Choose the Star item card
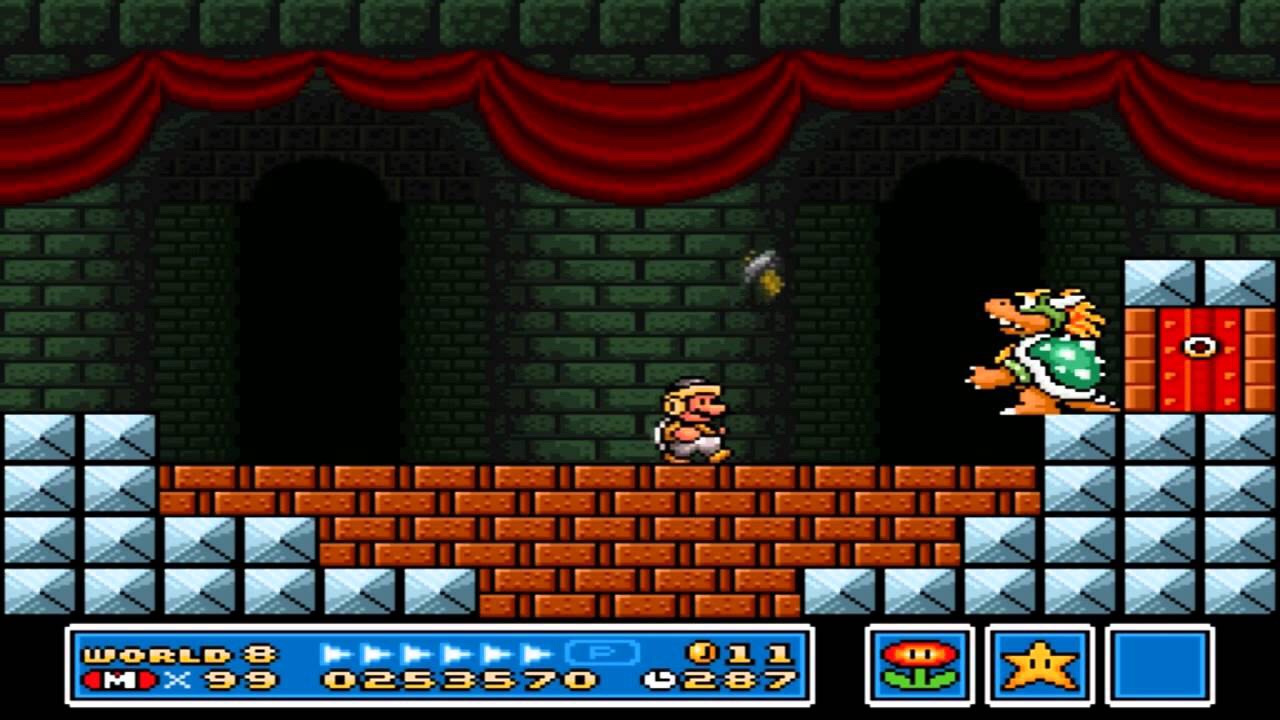This screenshot has height=720, width=1280. tap(1040, 665)
